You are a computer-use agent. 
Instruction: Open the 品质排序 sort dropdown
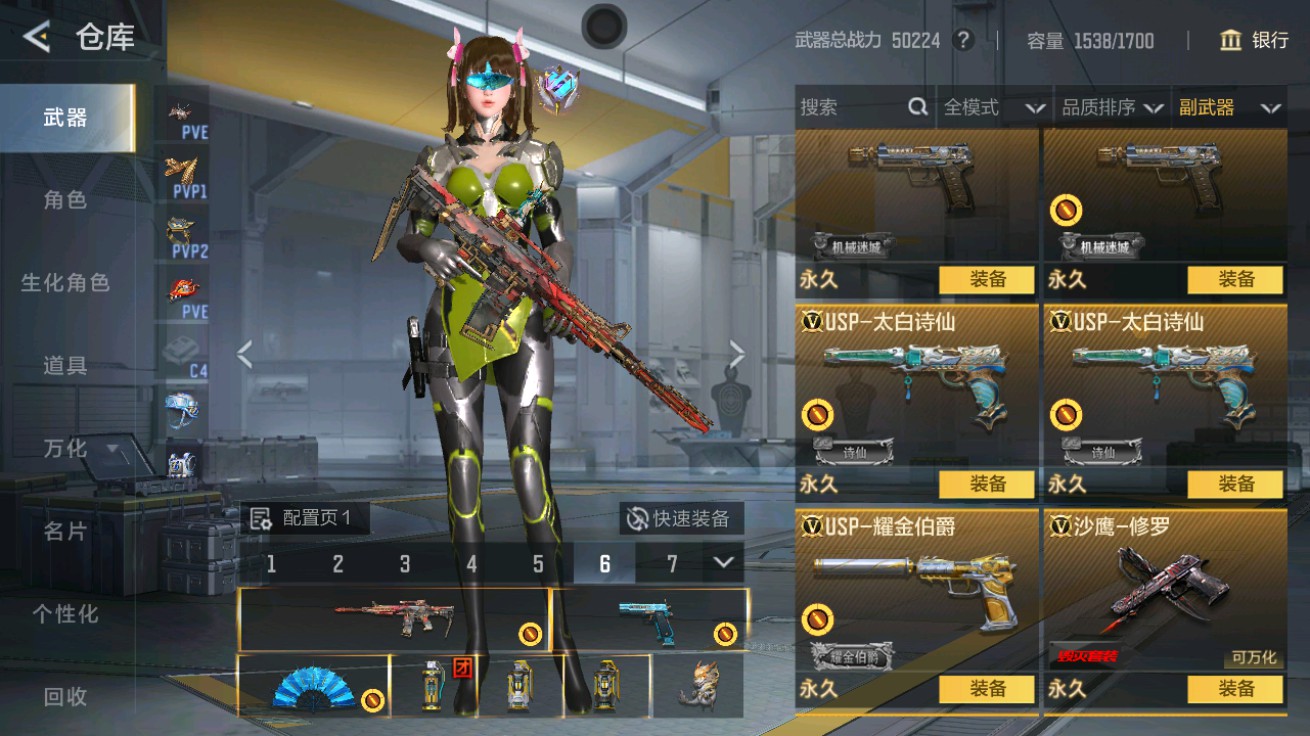(x=1112, y=108)
